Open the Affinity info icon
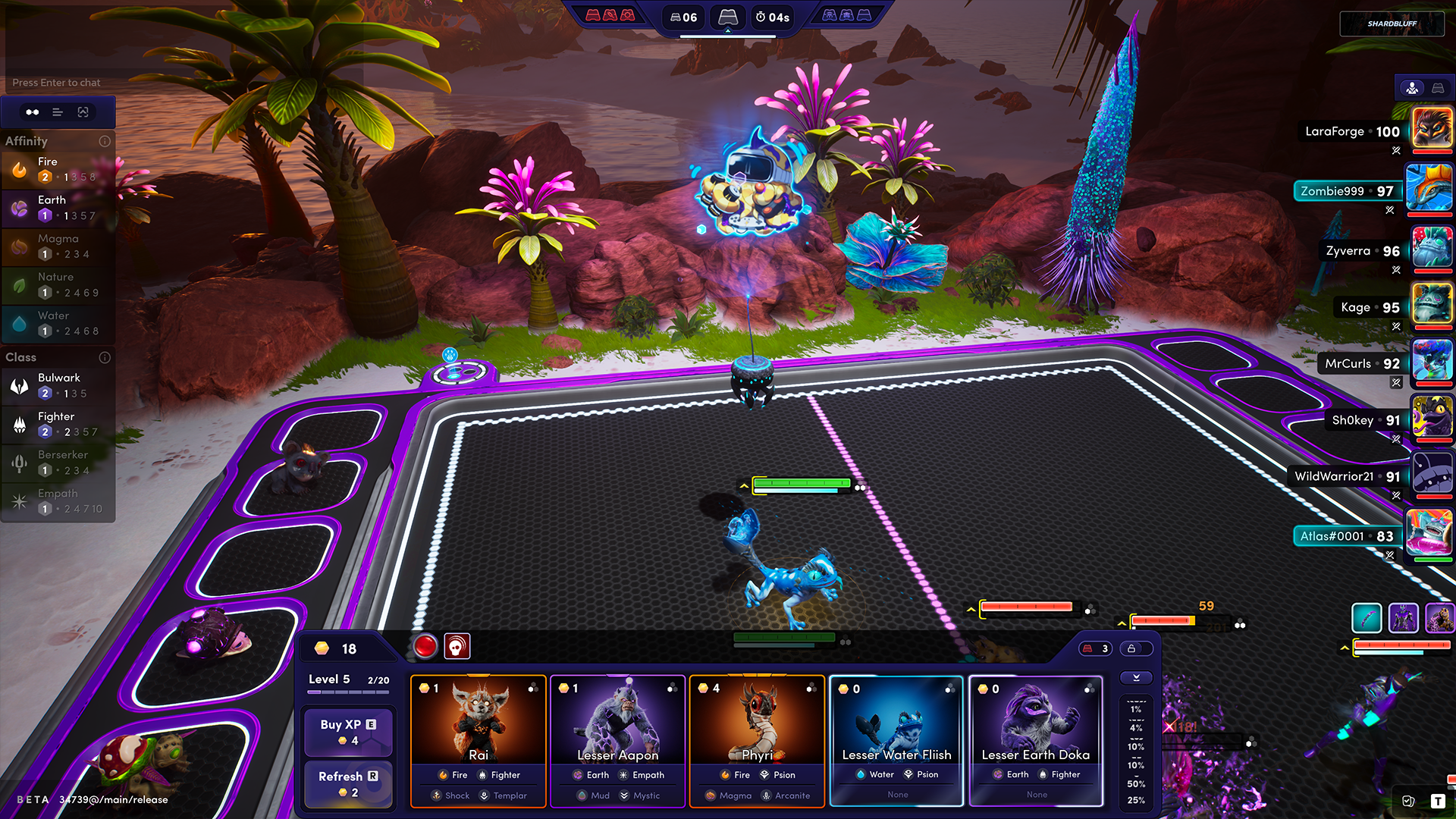1456x819 pixels. click(x=105, y=141)
